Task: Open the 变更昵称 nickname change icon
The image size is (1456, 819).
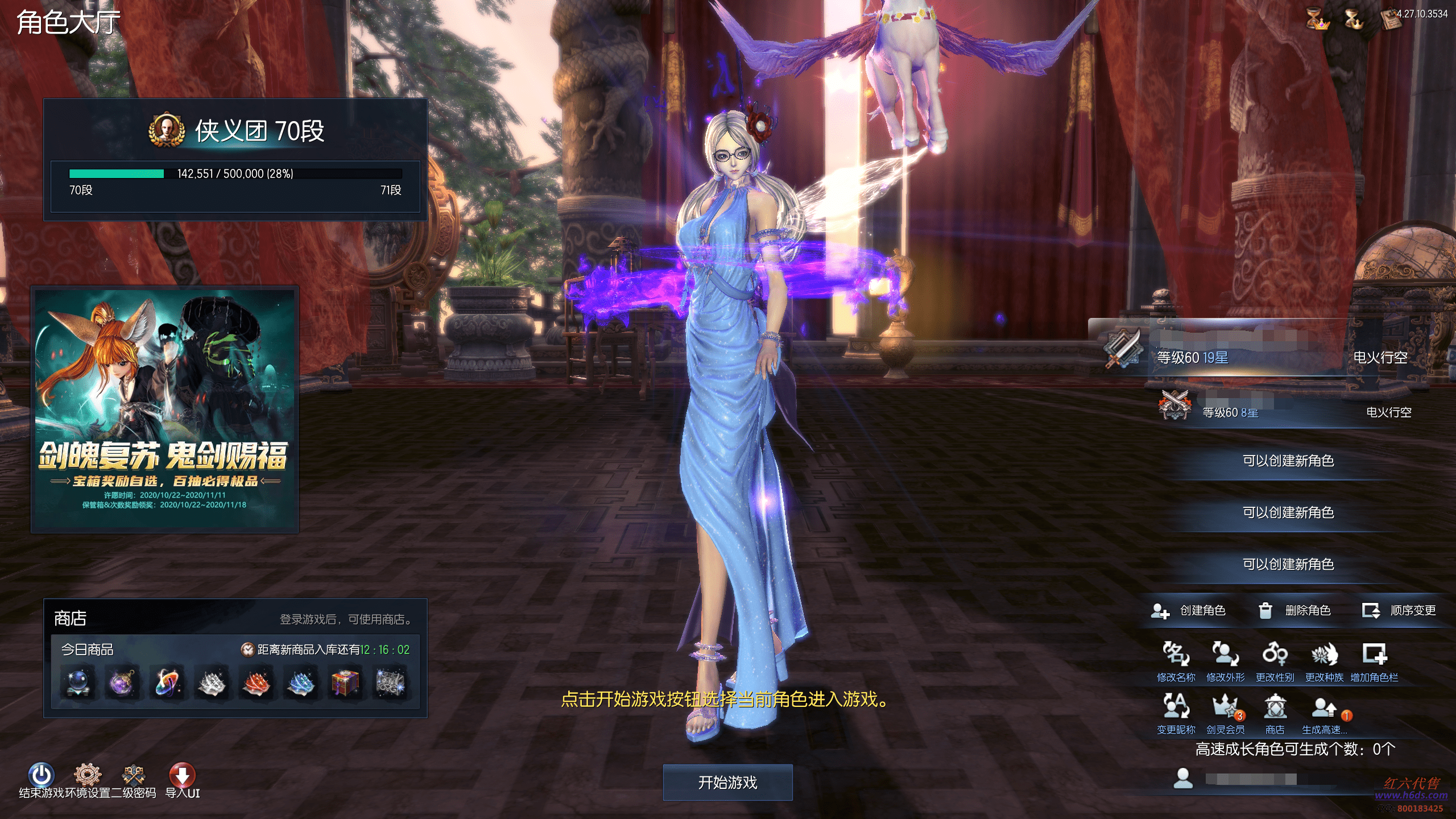Action: 1176,707
